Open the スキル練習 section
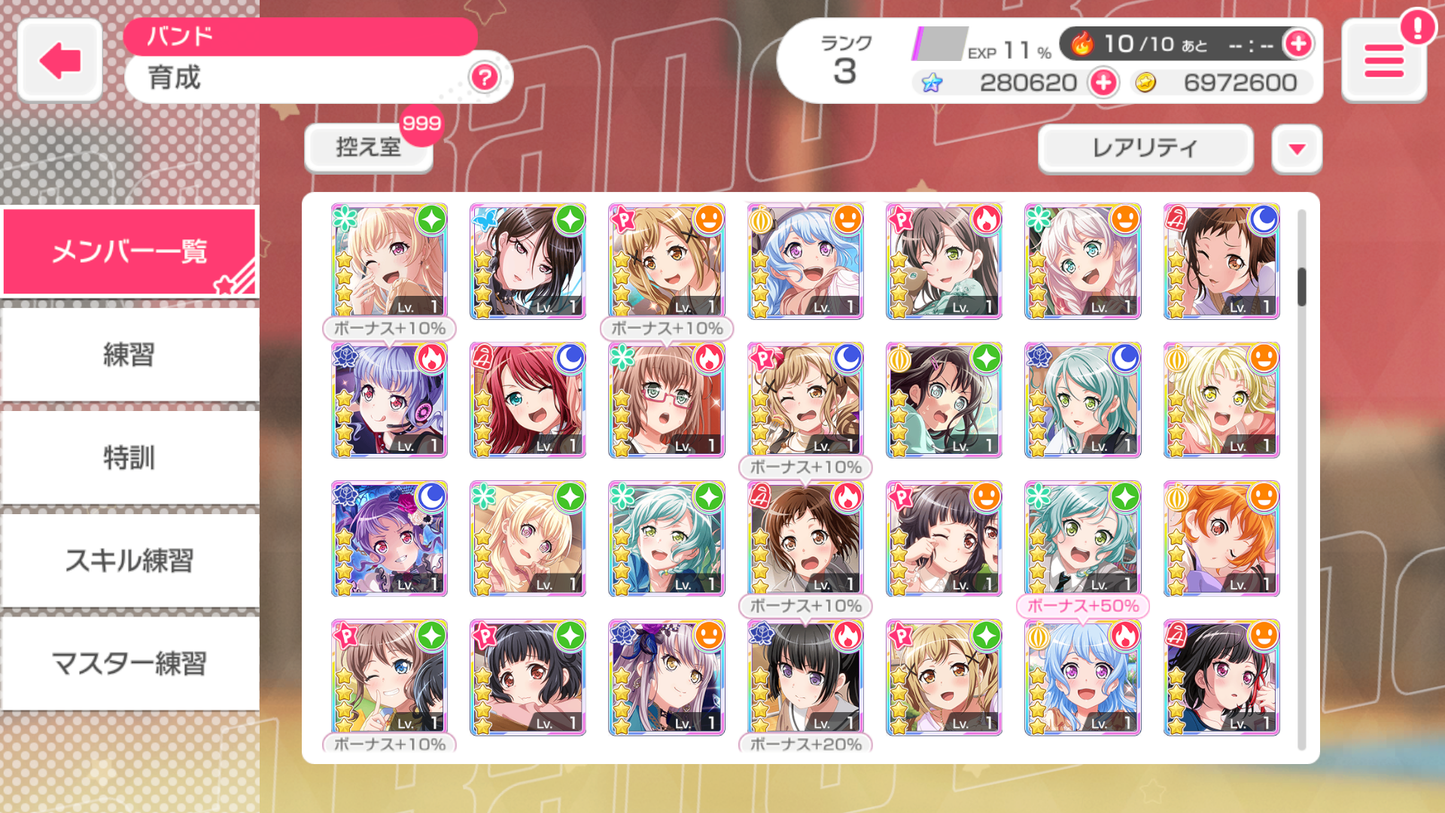Viewport: 1445px width, 813px height. (129, 560)
